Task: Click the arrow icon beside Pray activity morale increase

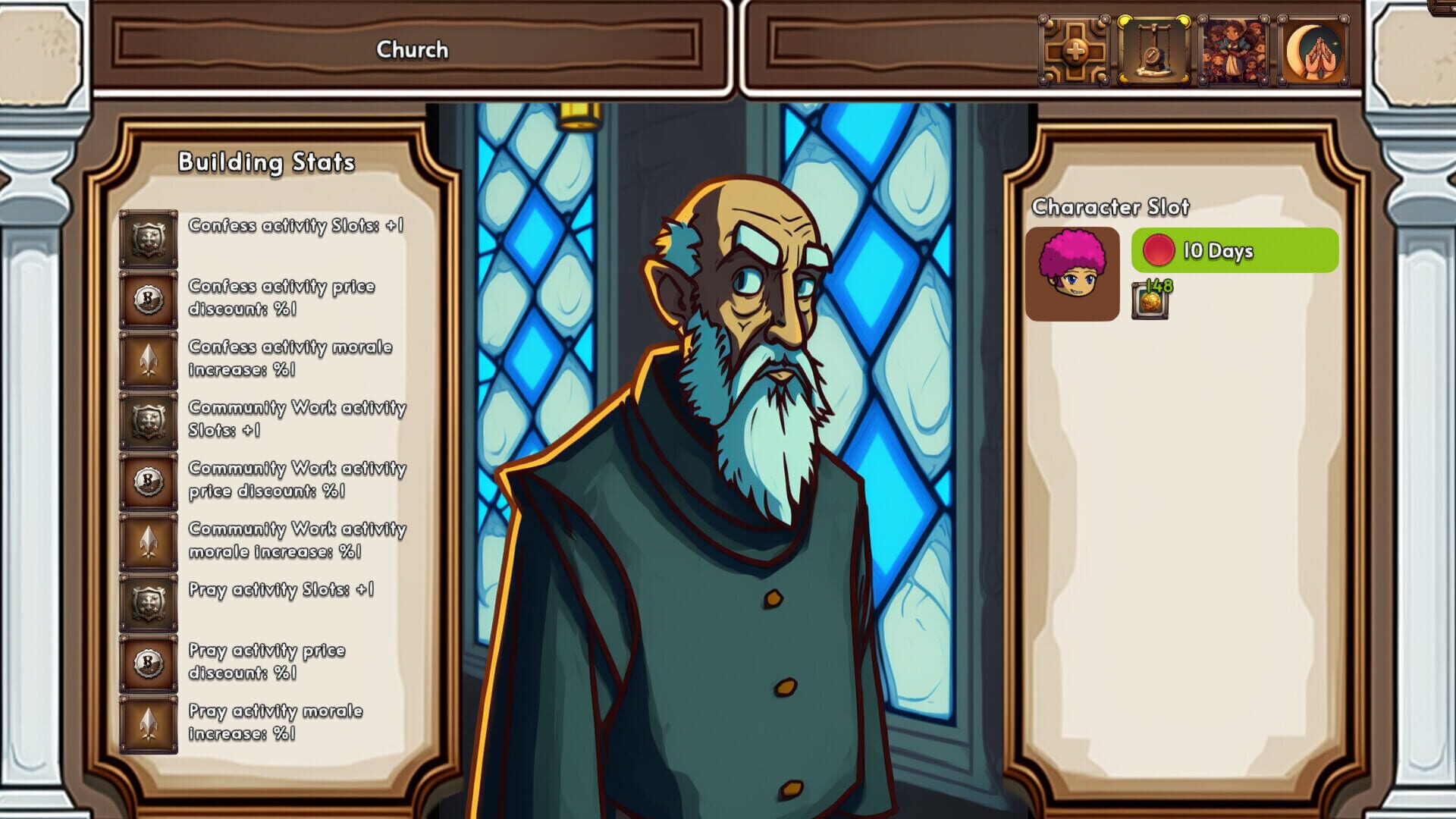Action: tap(147, 722)
